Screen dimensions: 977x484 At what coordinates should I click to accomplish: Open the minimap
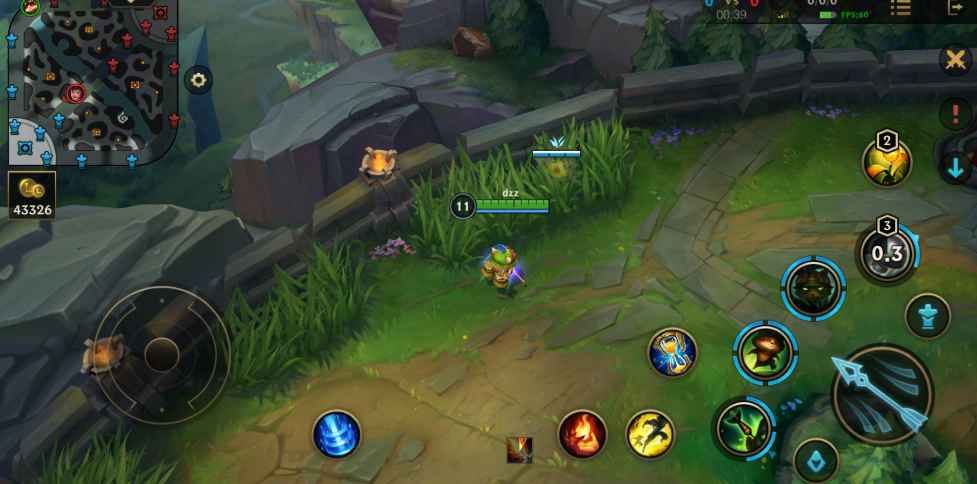[92, 82]
